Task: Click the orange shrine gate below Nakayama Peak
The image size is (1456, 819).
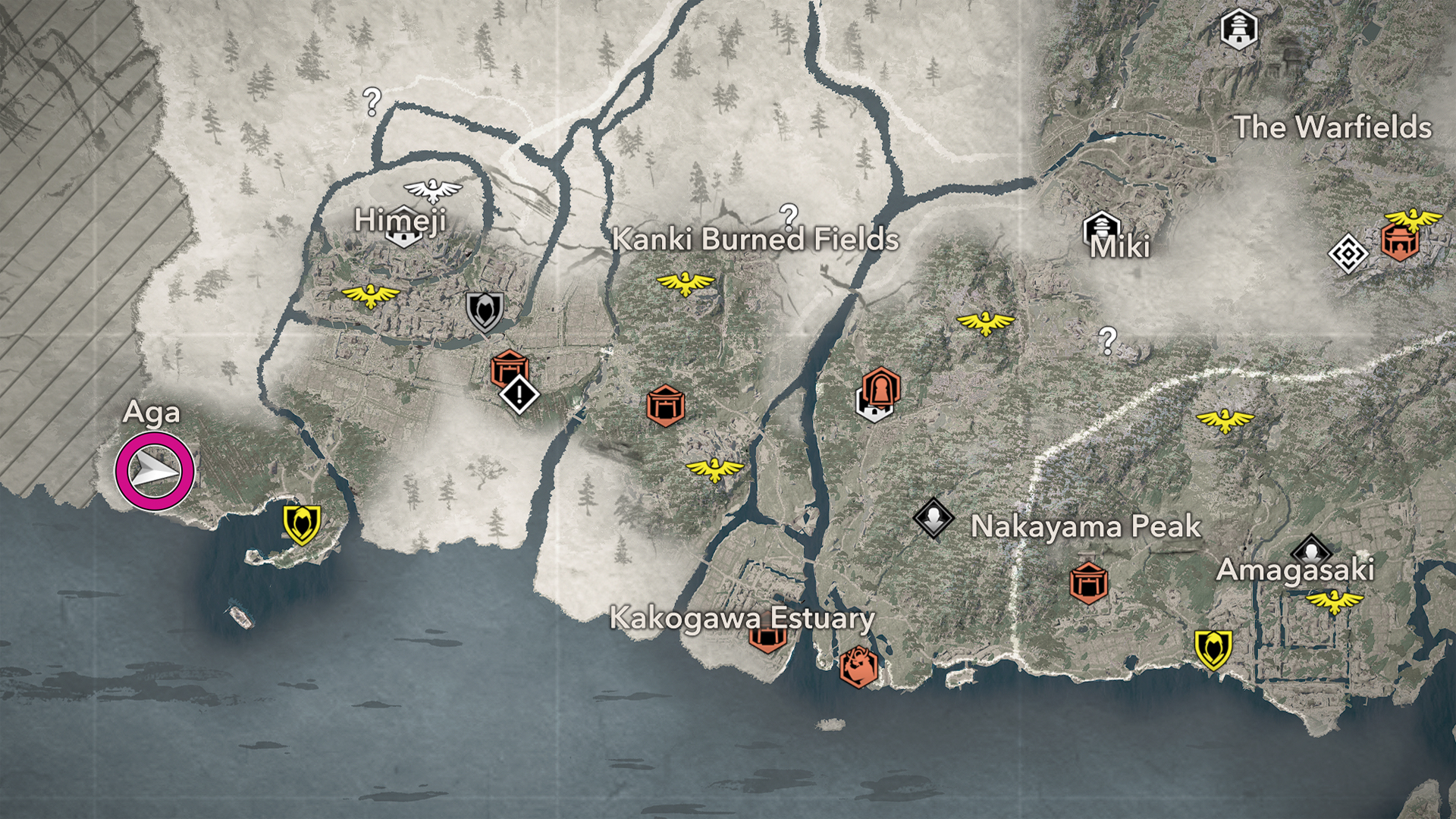Action: click(x=1088, y=582)
